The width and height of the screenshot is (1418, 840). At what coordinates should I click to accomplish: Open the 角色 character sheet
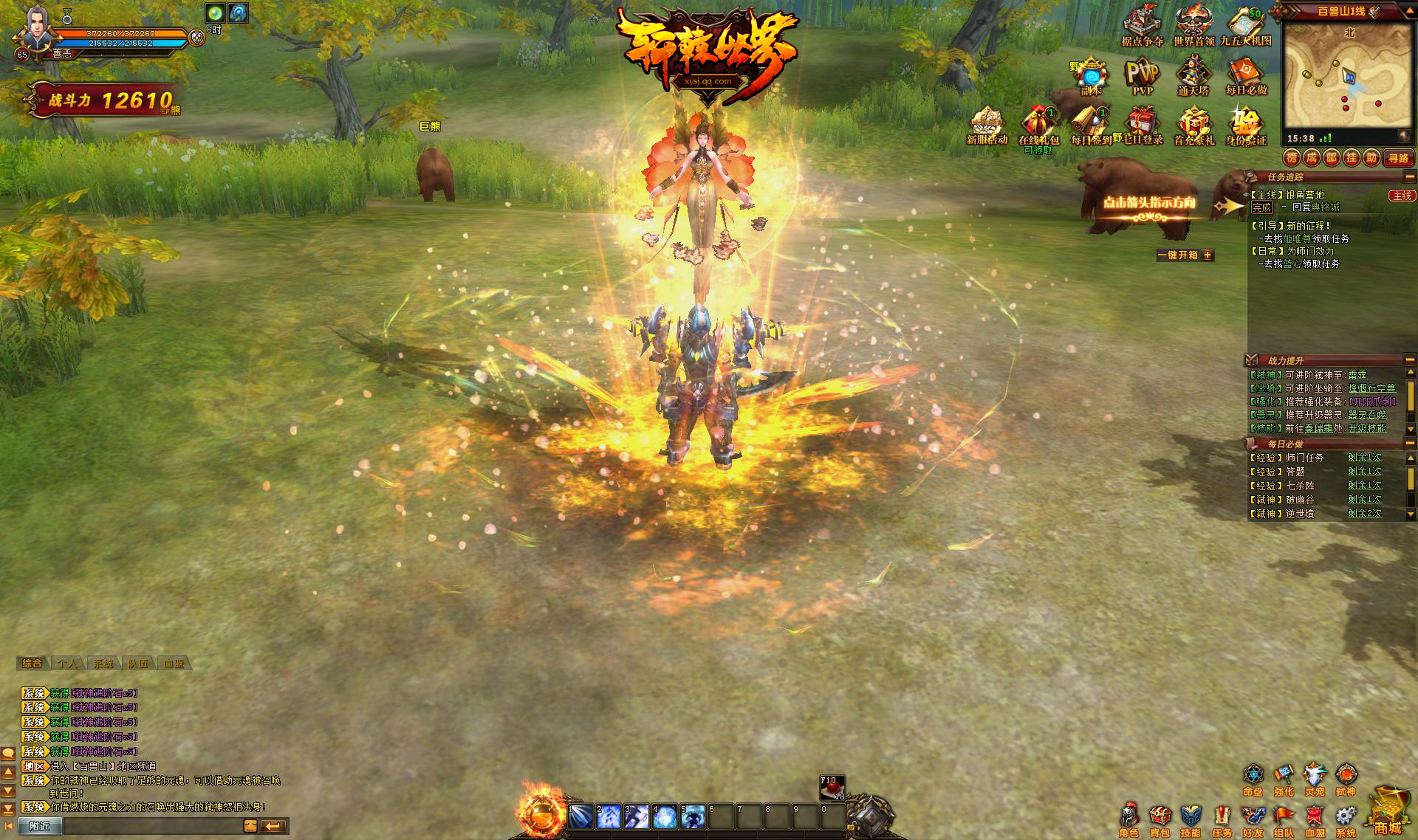click(1128, 818)
